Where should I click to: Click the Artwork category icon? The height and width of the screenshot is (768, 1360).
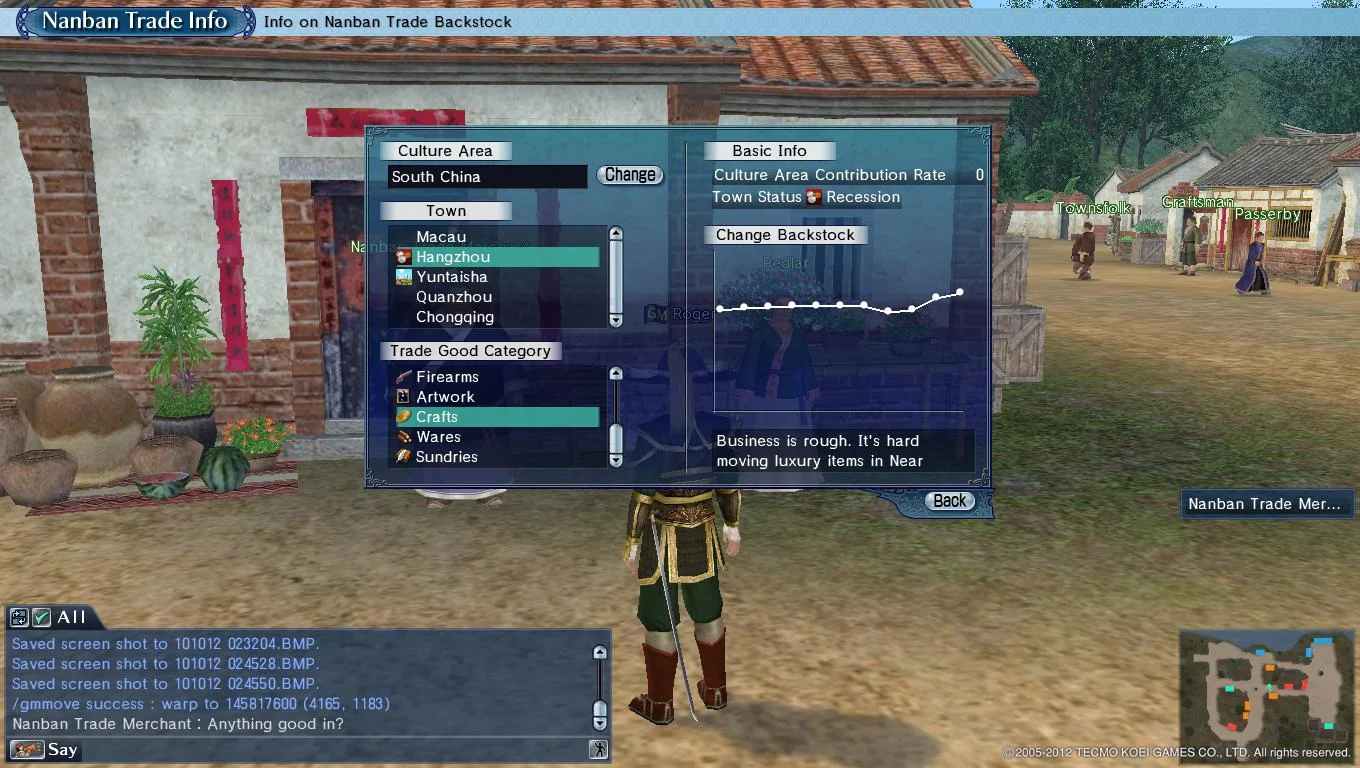404,396
